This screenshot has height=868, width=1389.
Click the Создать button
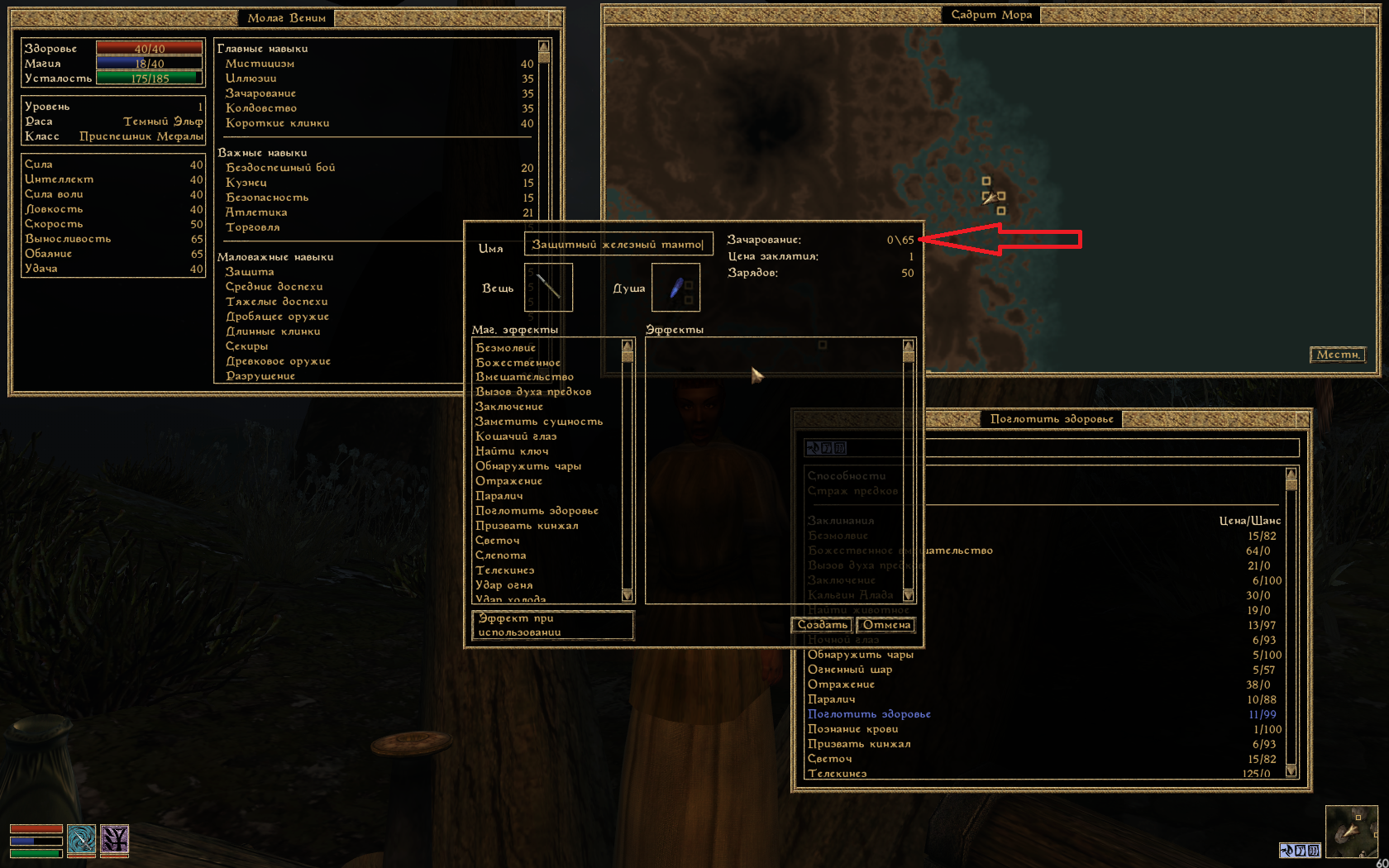pos(822,625)
